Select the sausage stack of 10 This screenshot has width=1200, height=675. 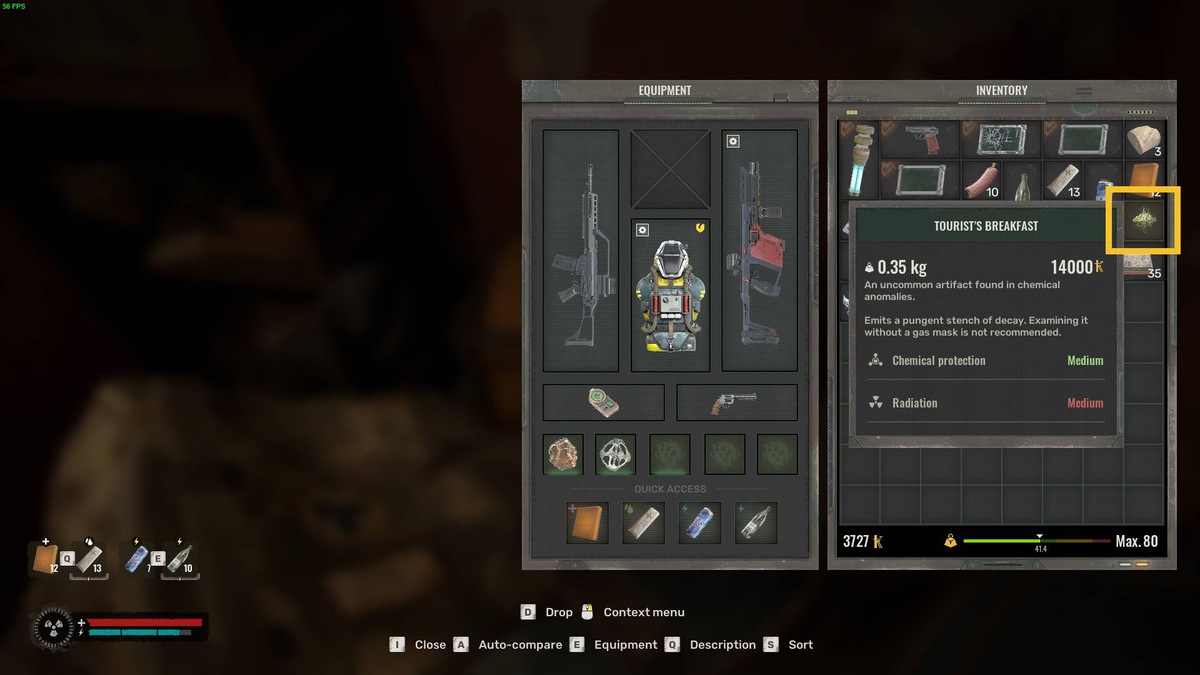click(981, 180)
